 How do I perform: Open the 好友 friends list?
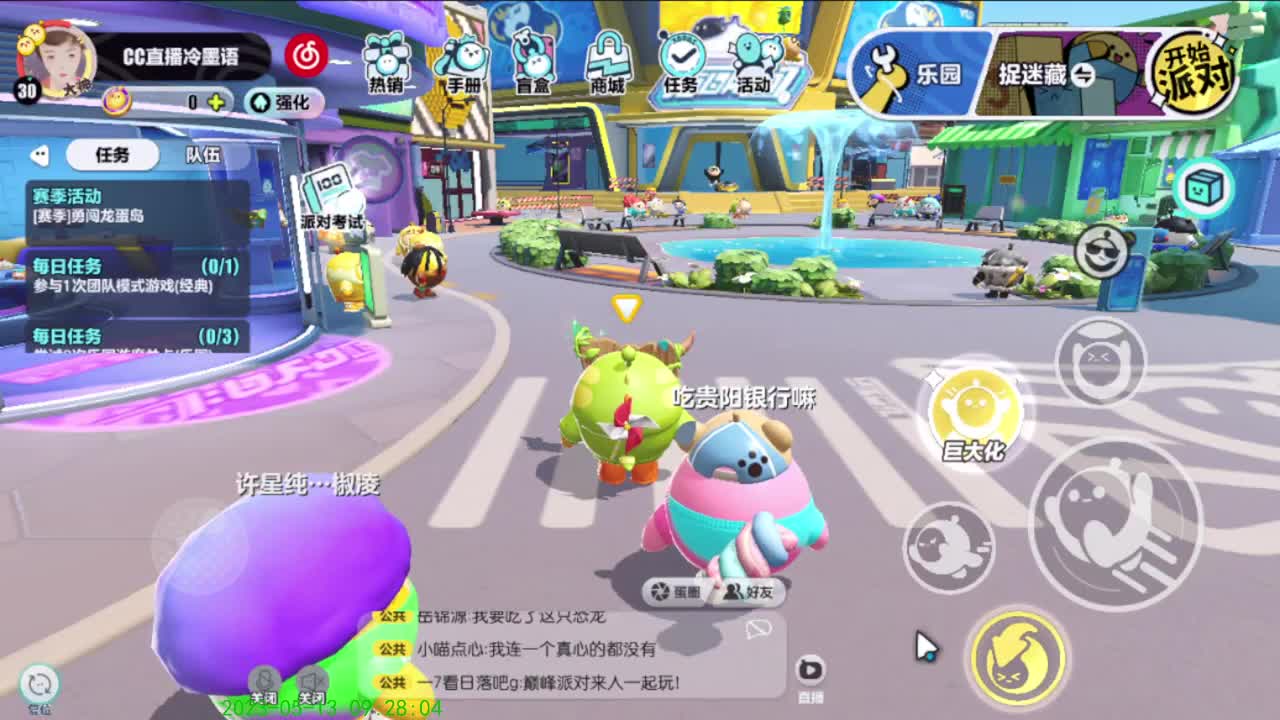(x=748, y=593)
